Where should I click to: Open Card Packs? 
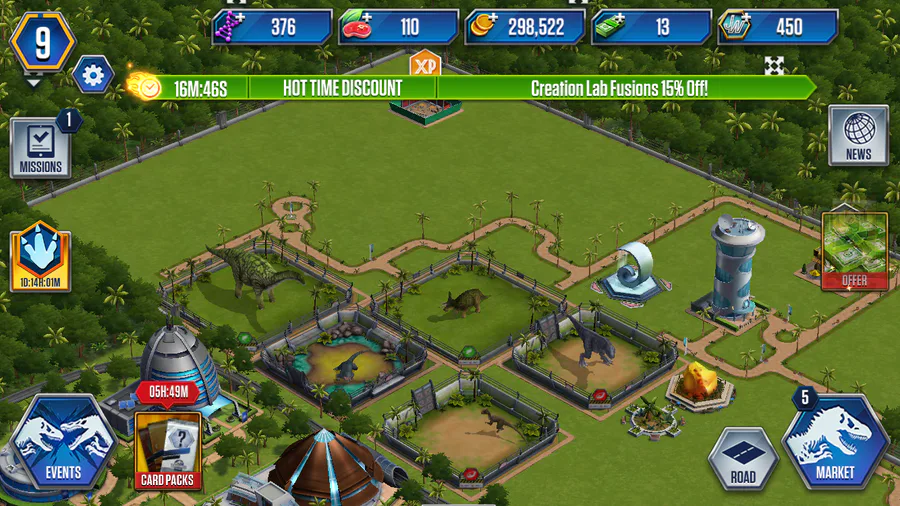[x=168, y=448]
